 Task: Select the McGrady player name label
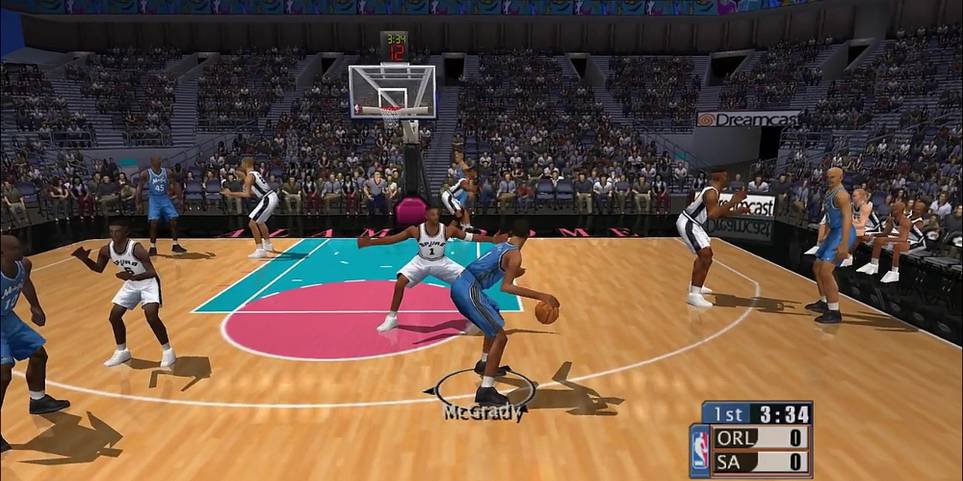482,412
